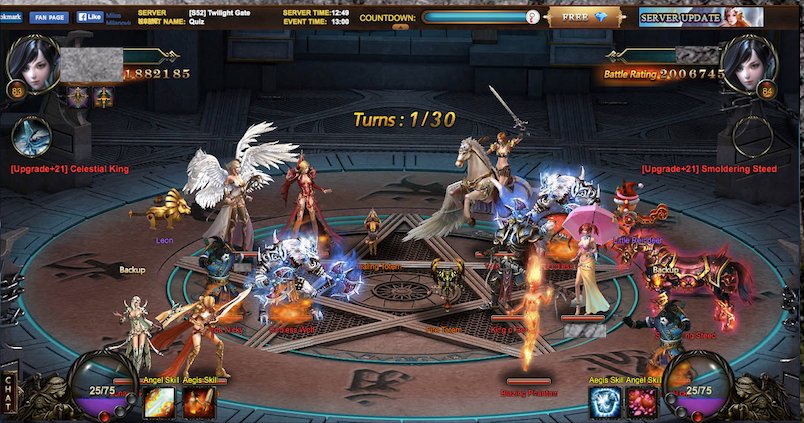Click the Facebook Like button
Image resolution: width=804 pixels, height=423 pixels.
[x=89, y=17]
